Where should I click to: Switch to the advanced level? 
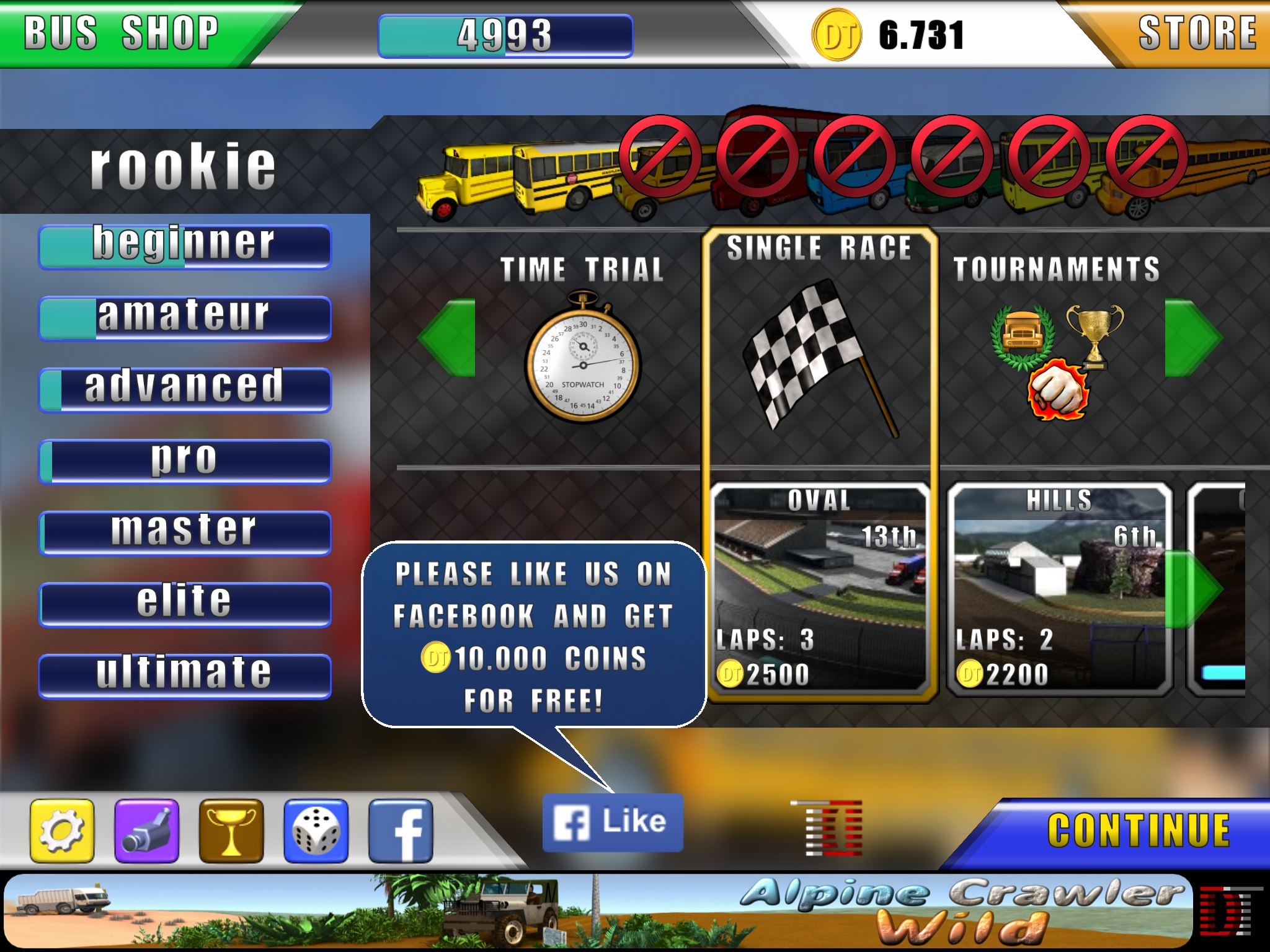(185, 390)
